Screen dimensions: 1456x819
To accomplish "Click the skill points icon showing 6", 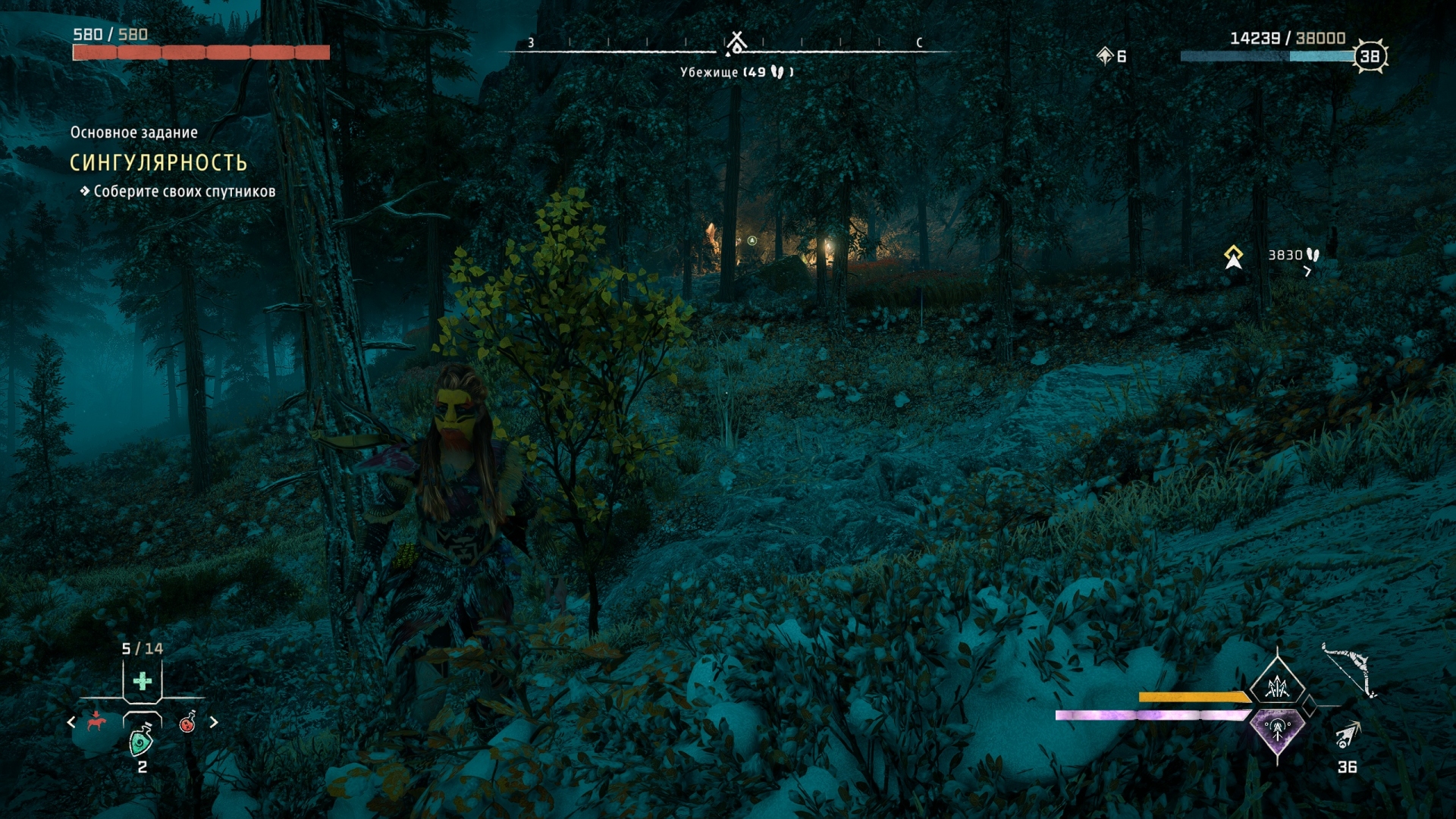I will click(1105, 55).
